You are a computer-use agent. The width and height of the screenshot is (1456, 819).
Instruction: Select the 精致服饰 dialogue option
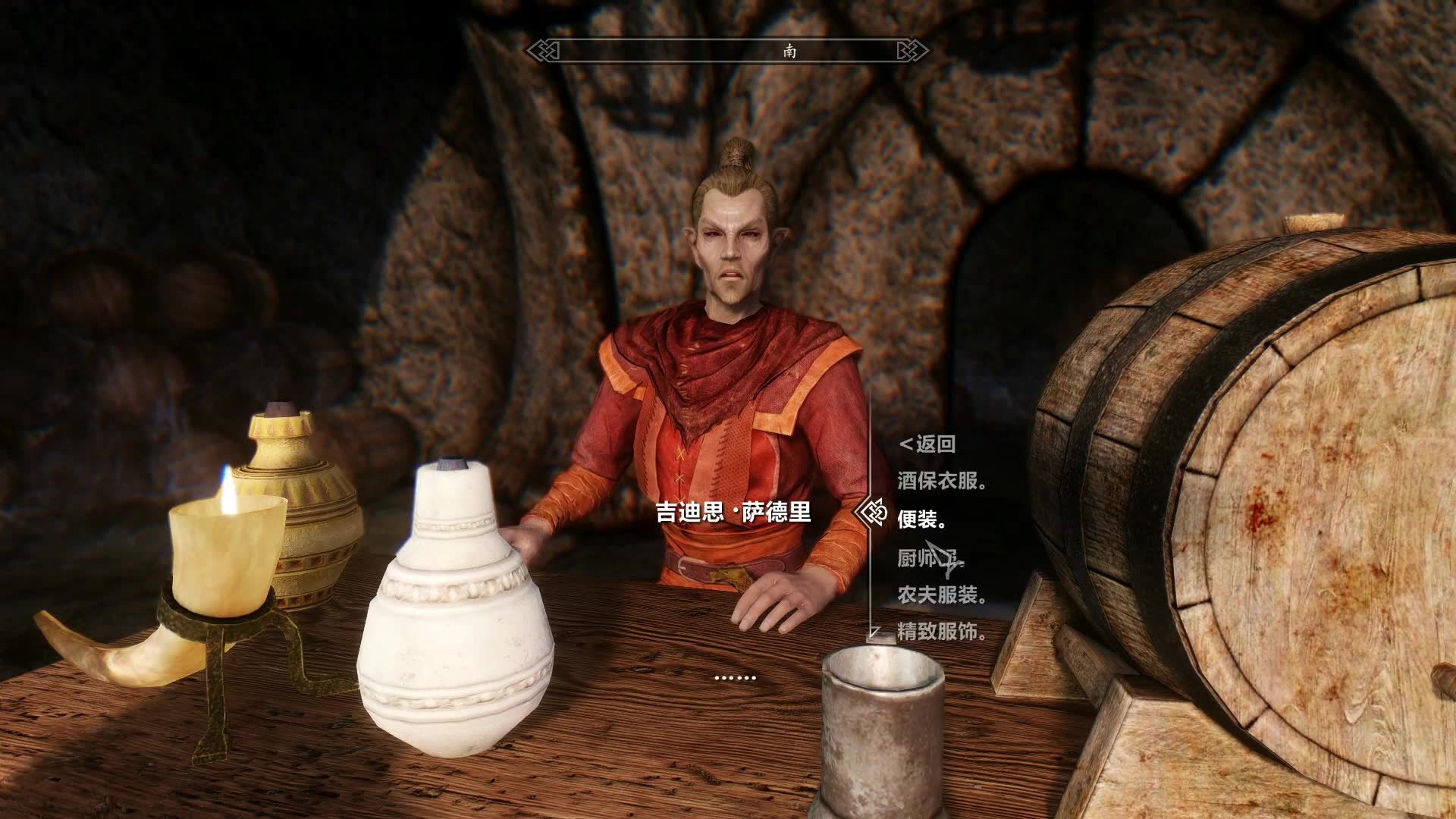[941, 632]
